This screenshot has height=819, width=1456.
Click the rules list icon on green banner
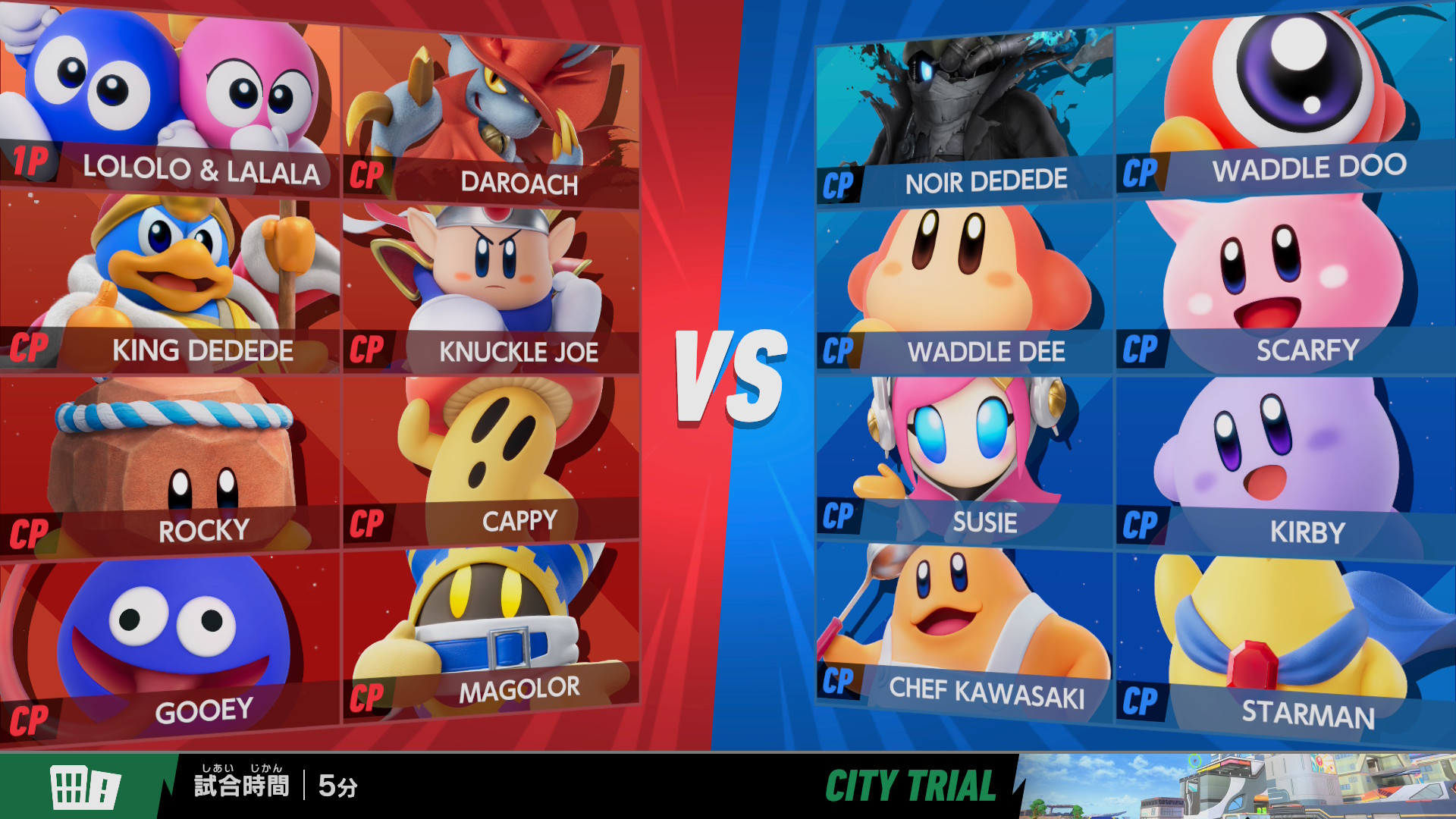(84, 786)
